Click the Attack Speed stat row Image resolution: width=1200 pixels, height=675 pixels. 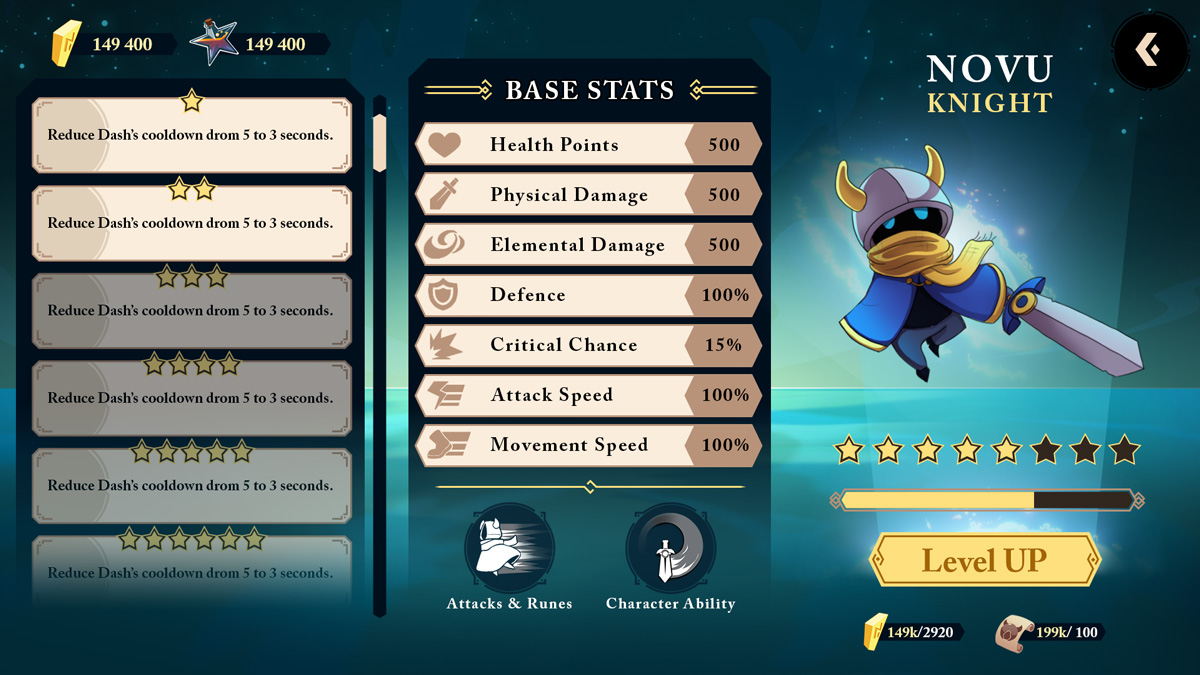pos(588,395)
